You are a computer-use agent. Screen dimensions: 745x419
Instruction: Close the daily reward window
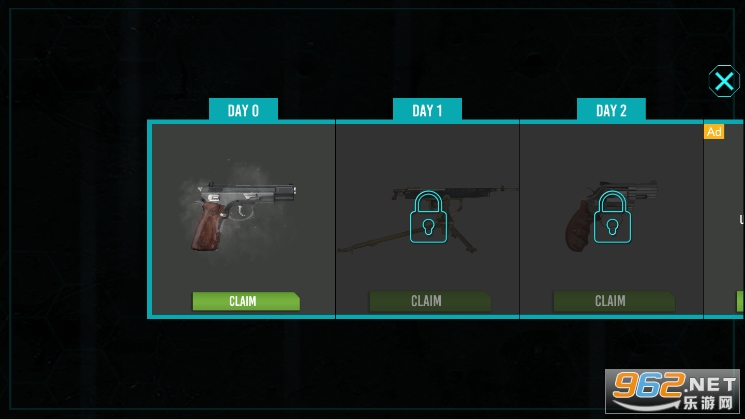[x=724, y=81]
